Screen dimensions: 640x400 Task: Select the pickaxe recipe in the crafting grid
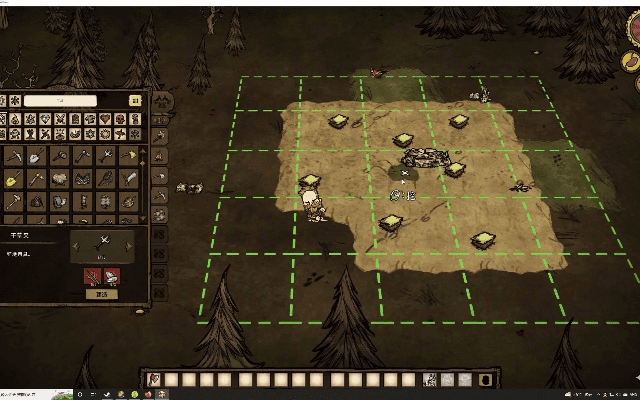pos(14,156)
